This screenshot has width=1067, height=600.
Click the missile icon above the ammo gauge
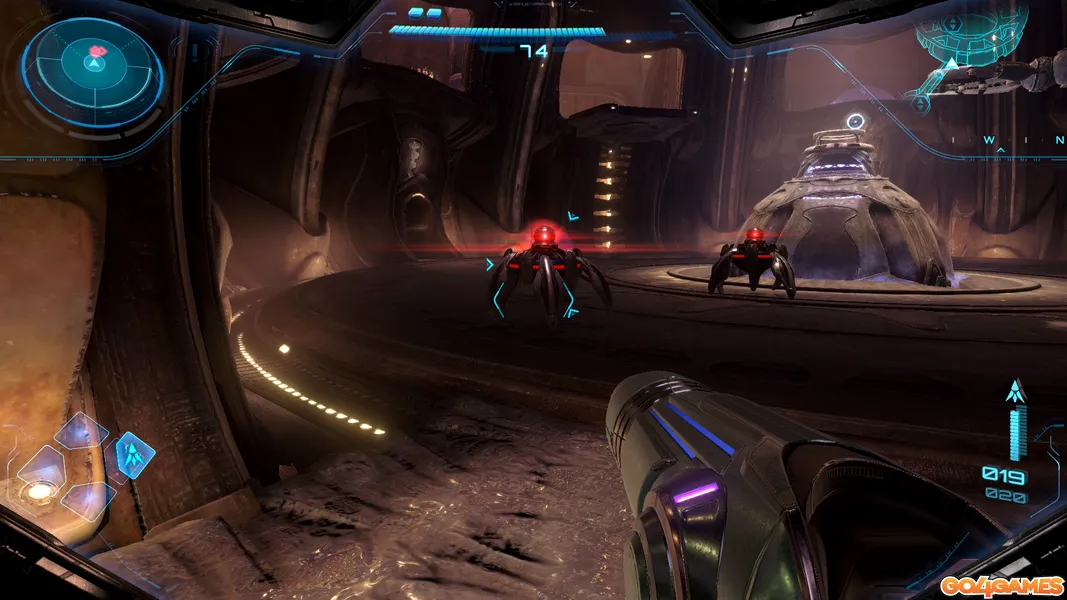[1016, 391]
